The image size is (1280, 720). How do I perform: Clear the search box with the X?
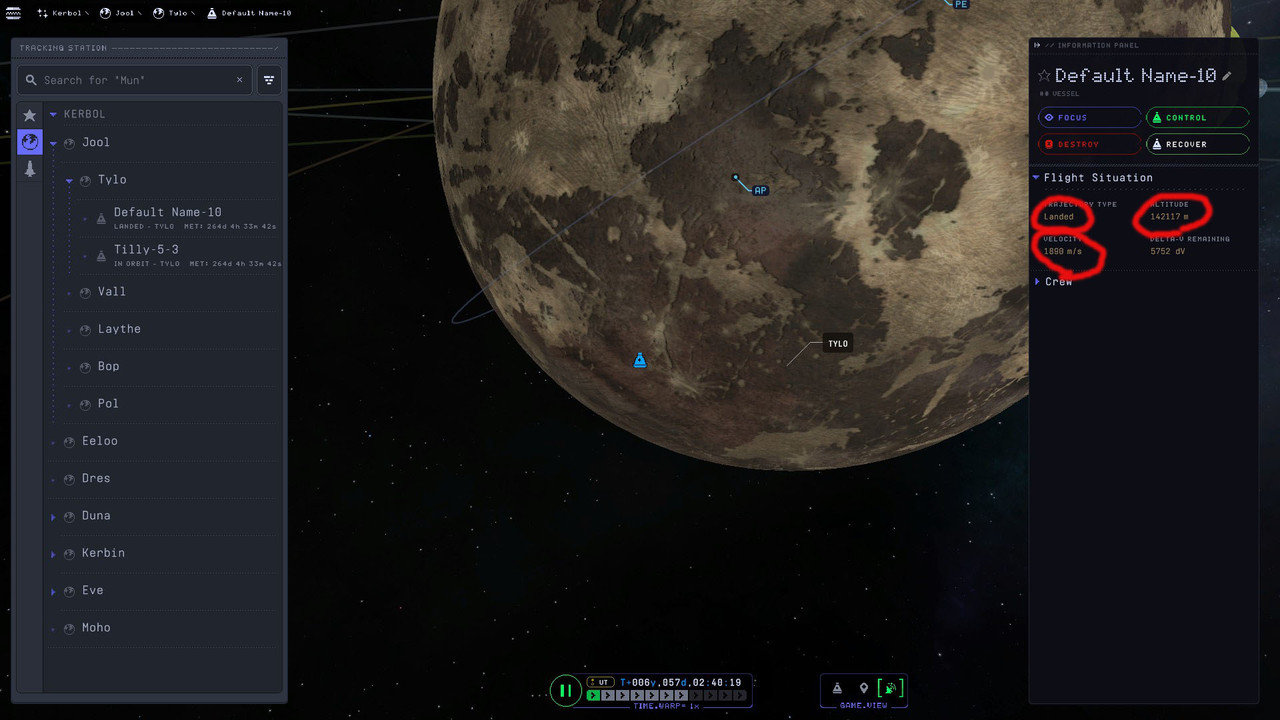(x=240, y=80)
